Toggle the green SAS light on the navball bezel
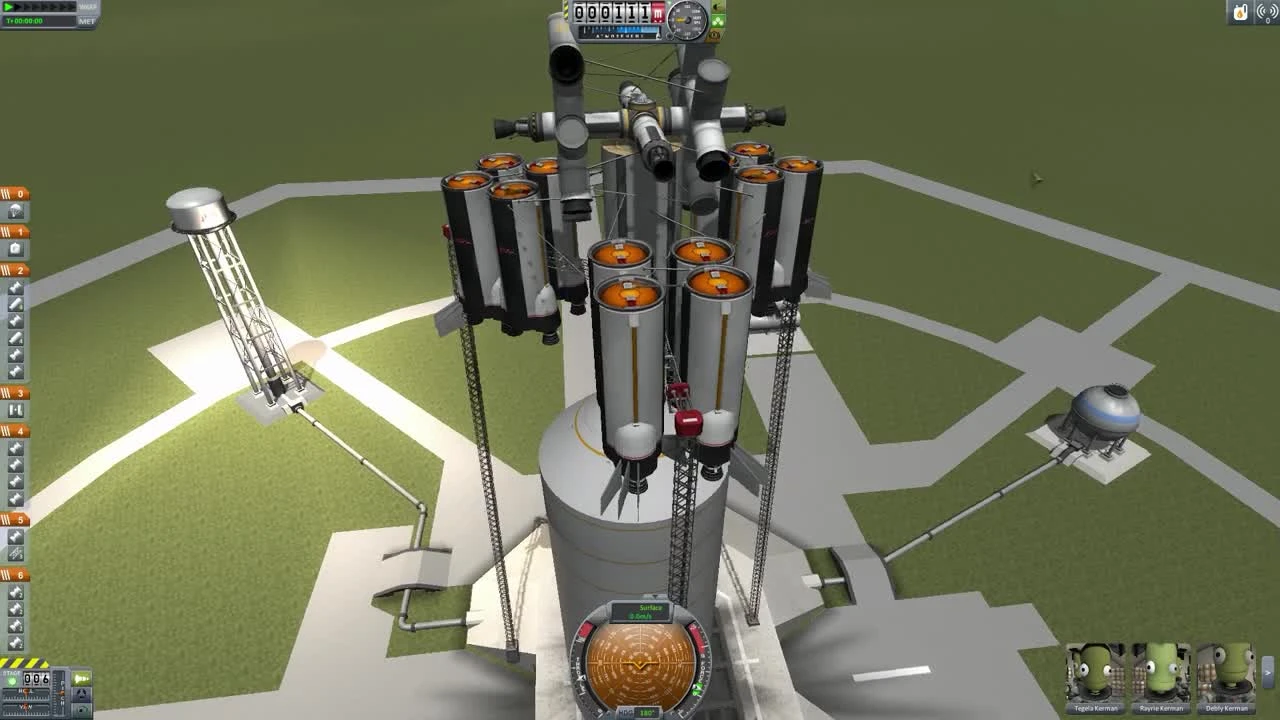The image size is (1280, 720). tap(698, 688)
